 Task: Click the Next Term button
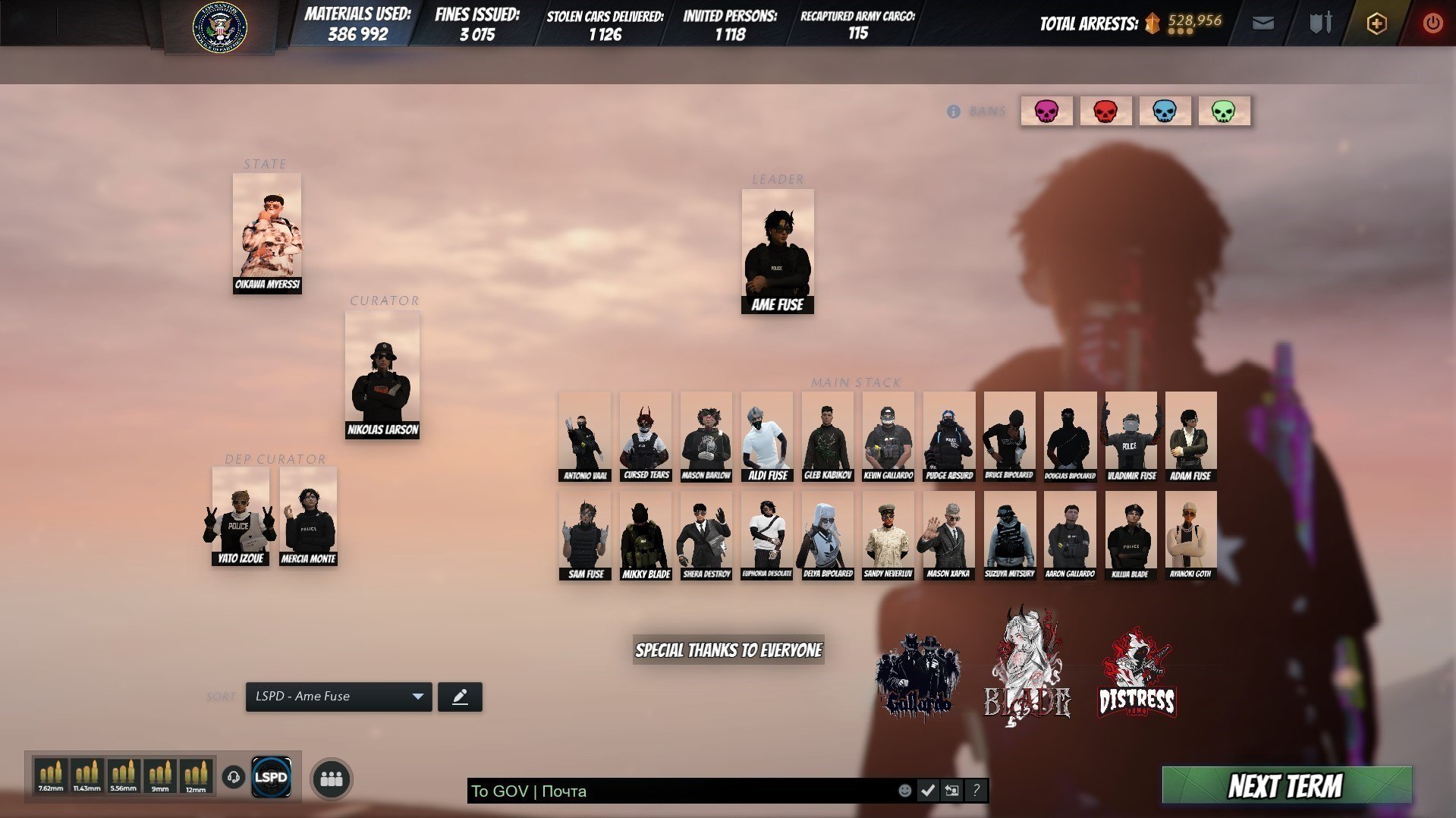pyautogui.click(x=1286, y=785)
